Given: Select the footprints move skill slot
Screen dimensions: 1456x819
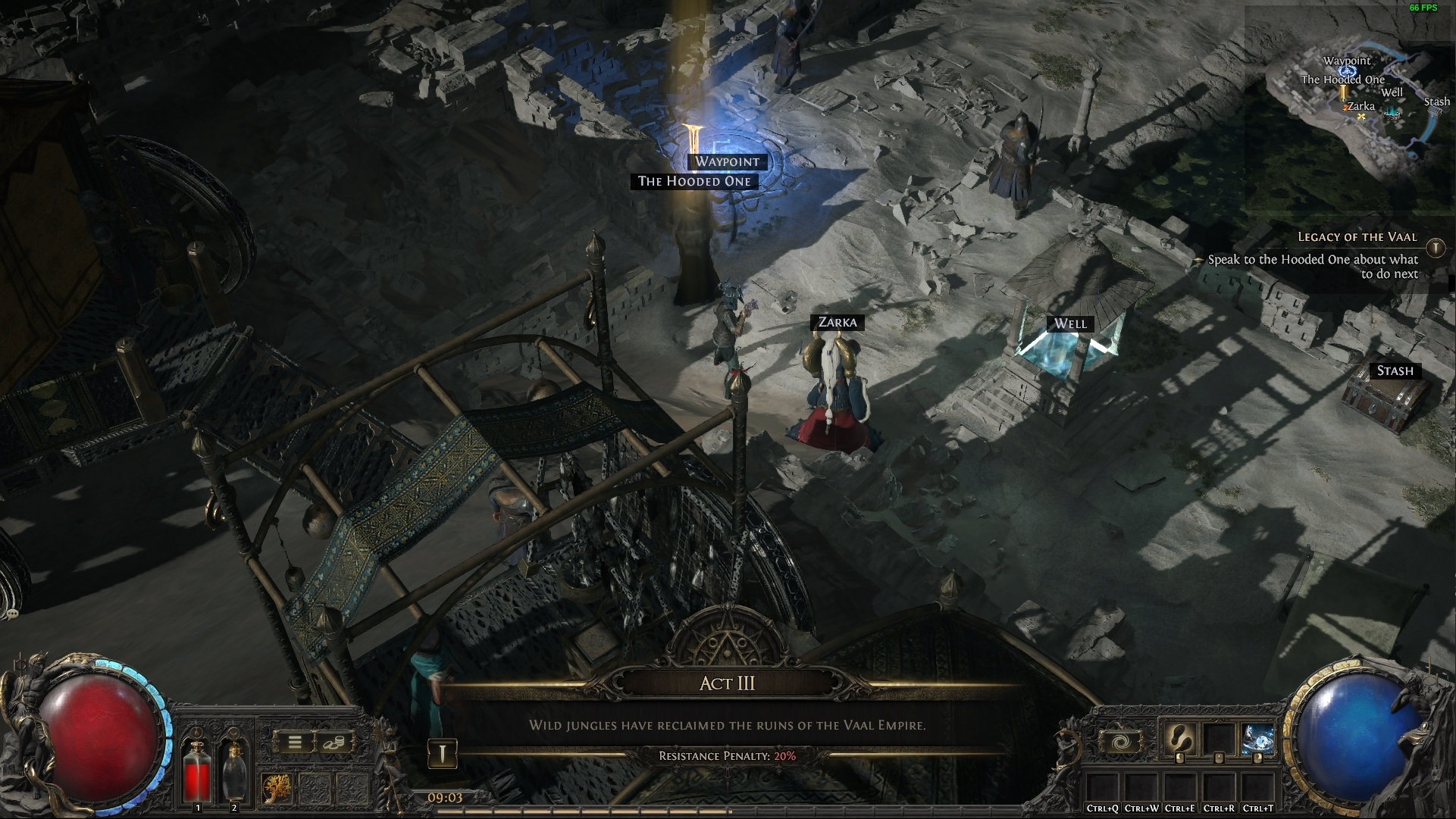Looking at the screenshot, I should coord(1179,739).
